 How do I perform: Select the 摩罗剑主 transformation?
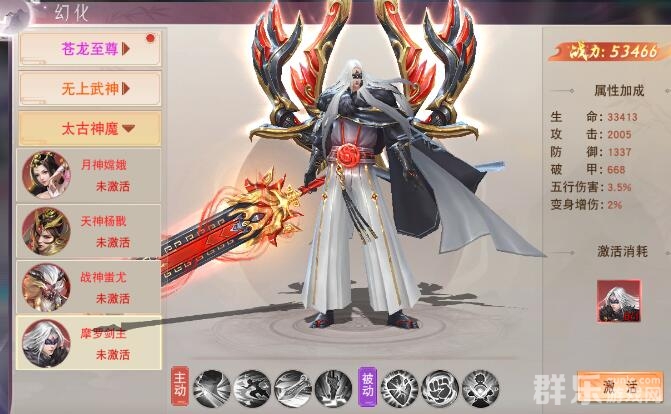point(89,343)
